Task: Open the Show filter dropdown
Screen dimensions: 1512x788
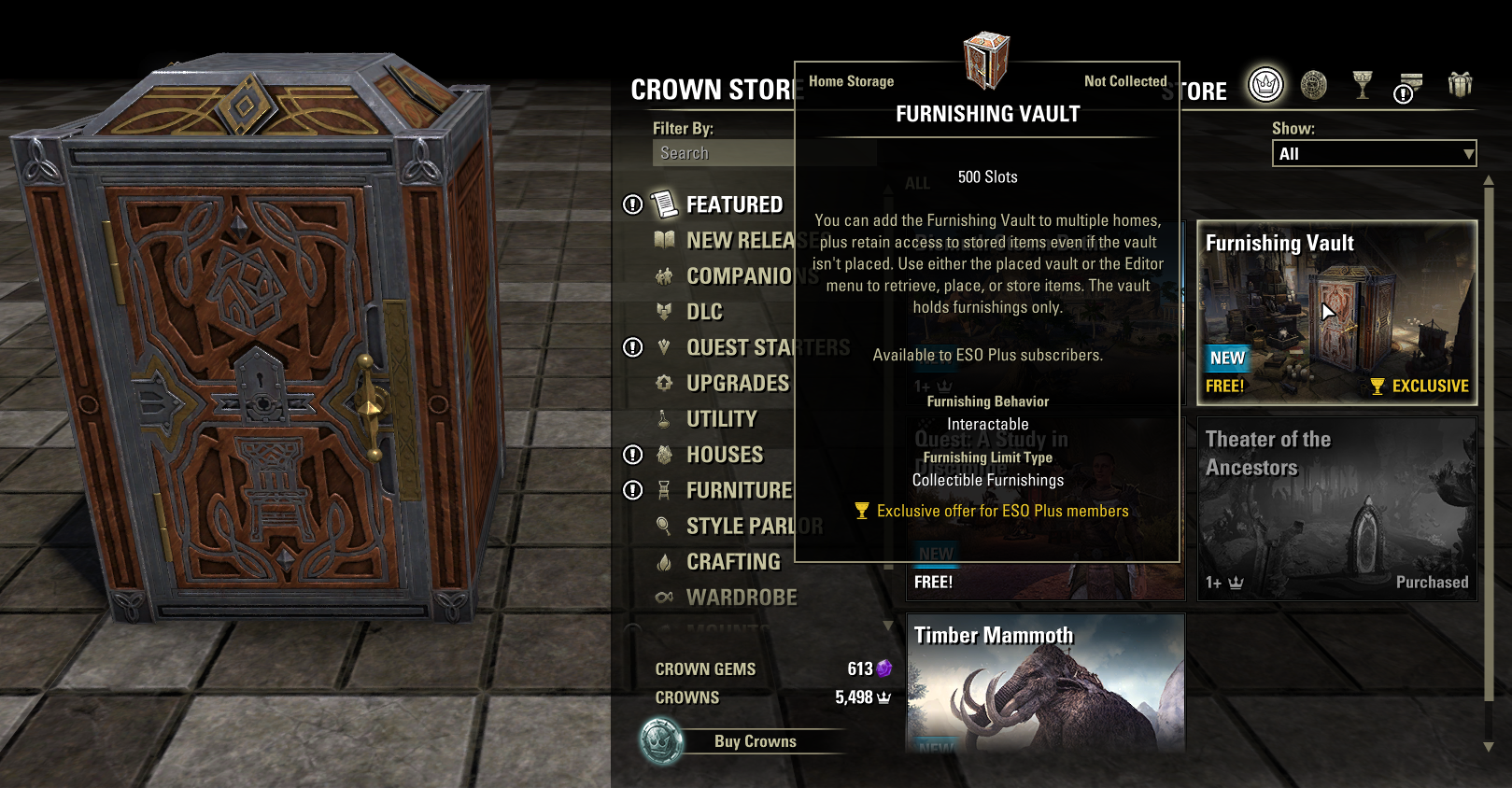Action: 1374,154
